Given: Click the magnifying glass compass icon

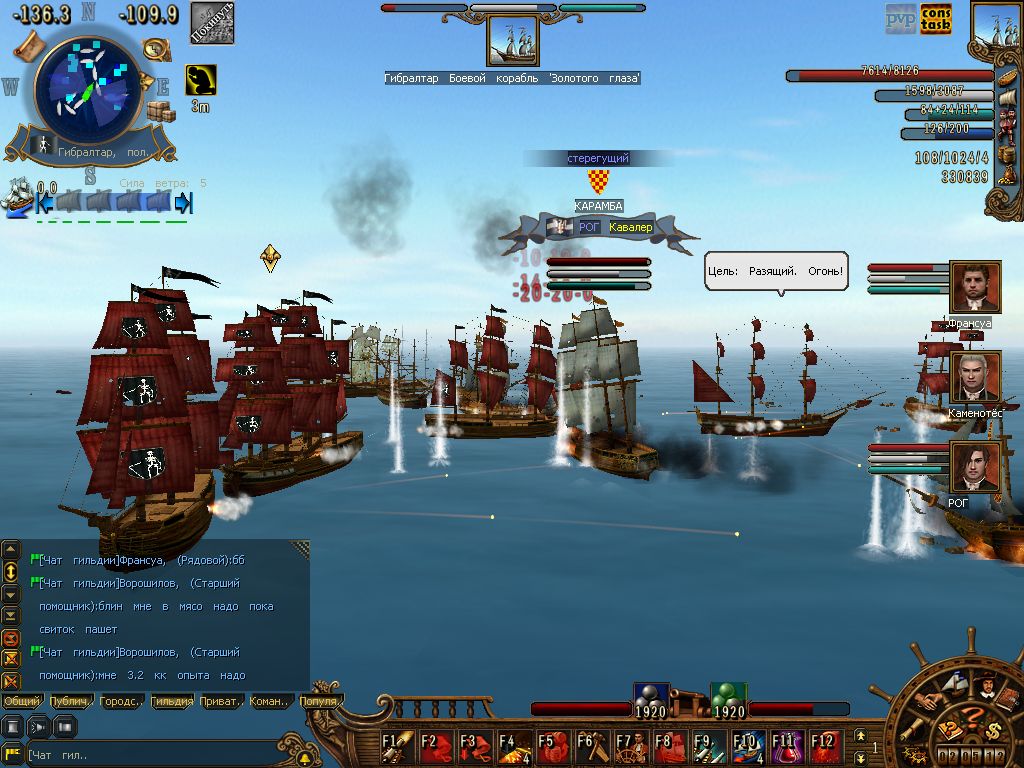Looking at the screenshot, I should (x=154, y=48).
